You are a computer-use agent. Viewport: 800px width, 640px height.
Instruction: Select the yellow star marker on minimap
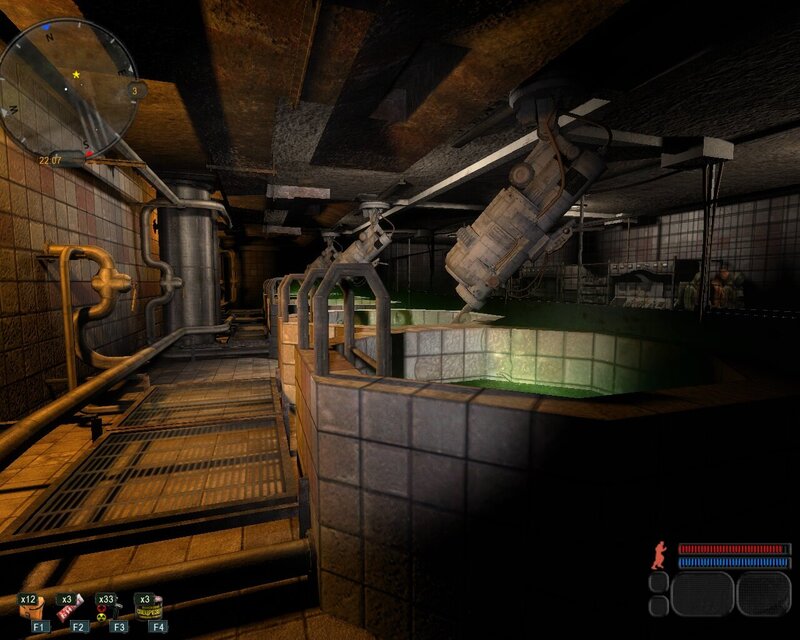click(x=76, y=74)
